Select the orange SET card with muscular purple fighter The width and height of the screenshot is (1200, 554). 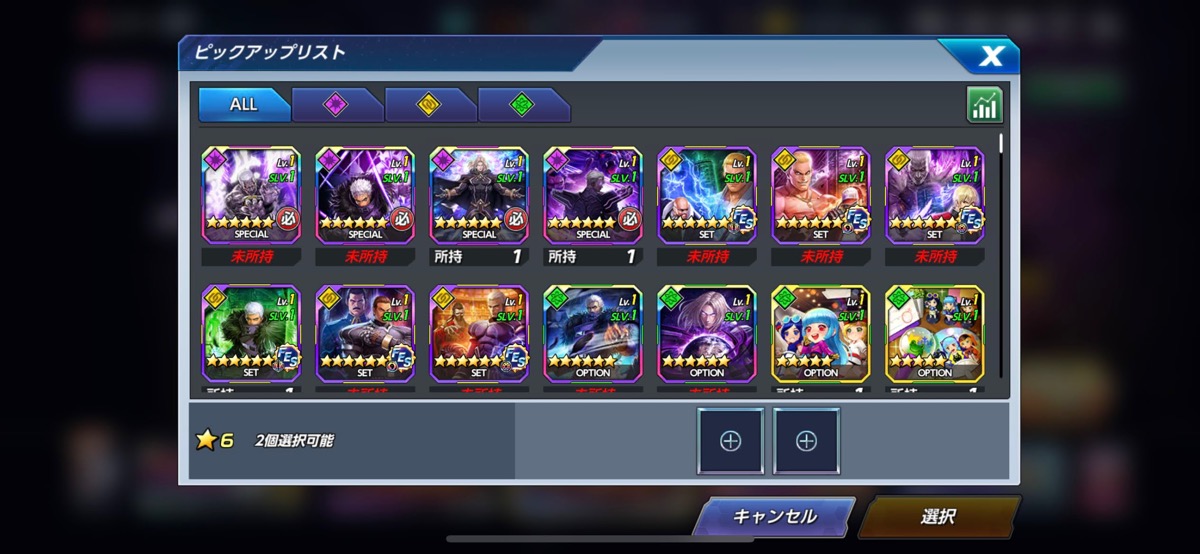tap(479, 333)
